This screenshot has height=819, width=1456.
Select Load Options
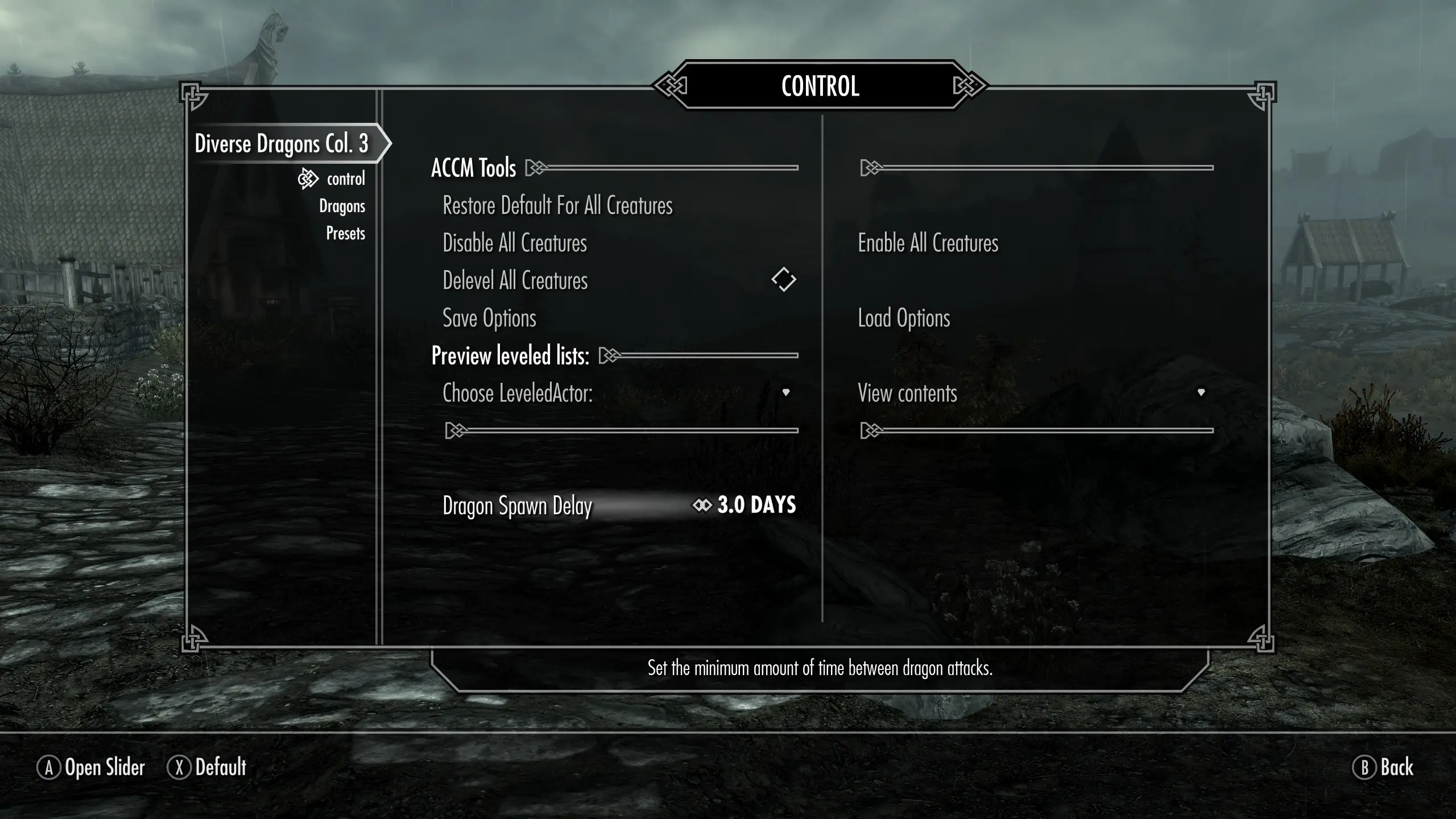click(904, 318)
